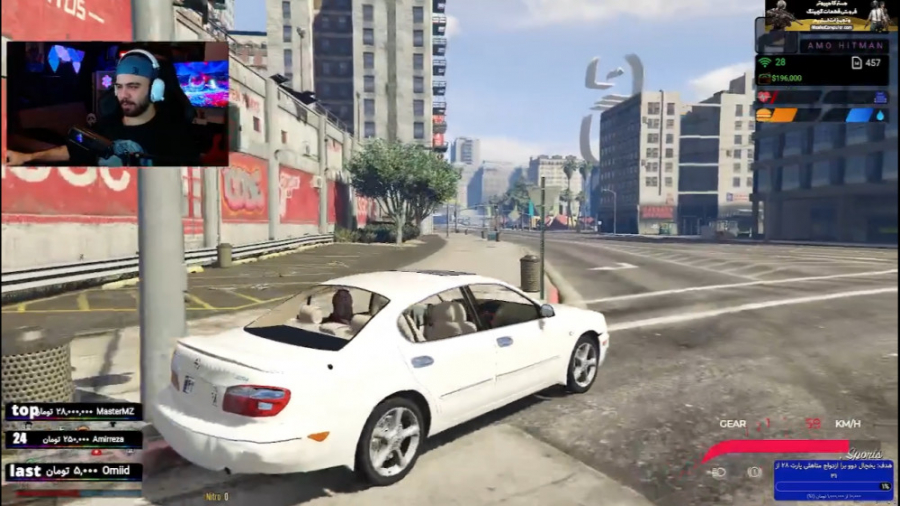900x506 pixels.
Task: Click the water drop thirst icon
Action: (x=880, y=114)
